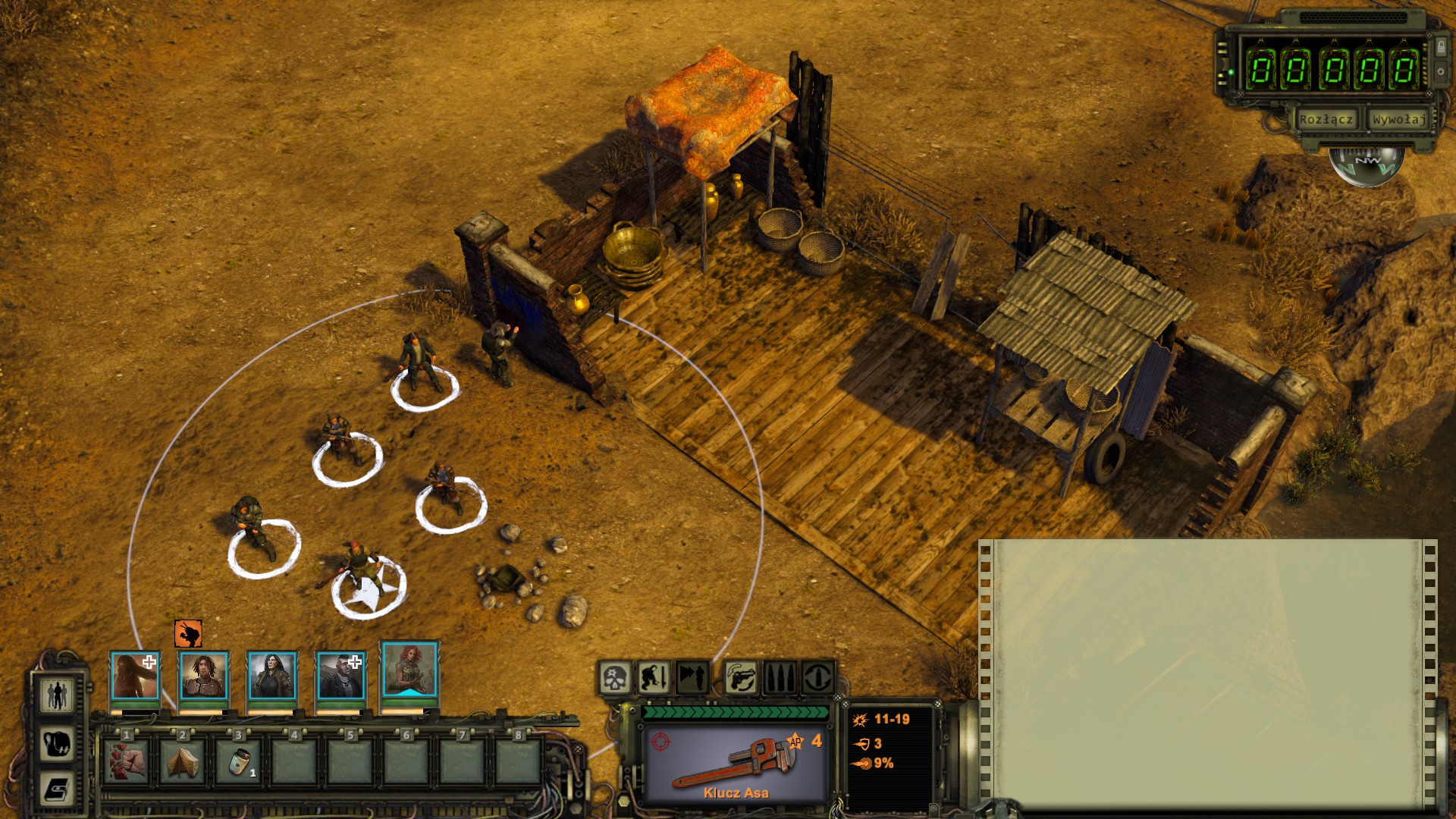1456x819 pixels.
Task: Click the orange crouching figure status icon
Action: tap(188, 633)
